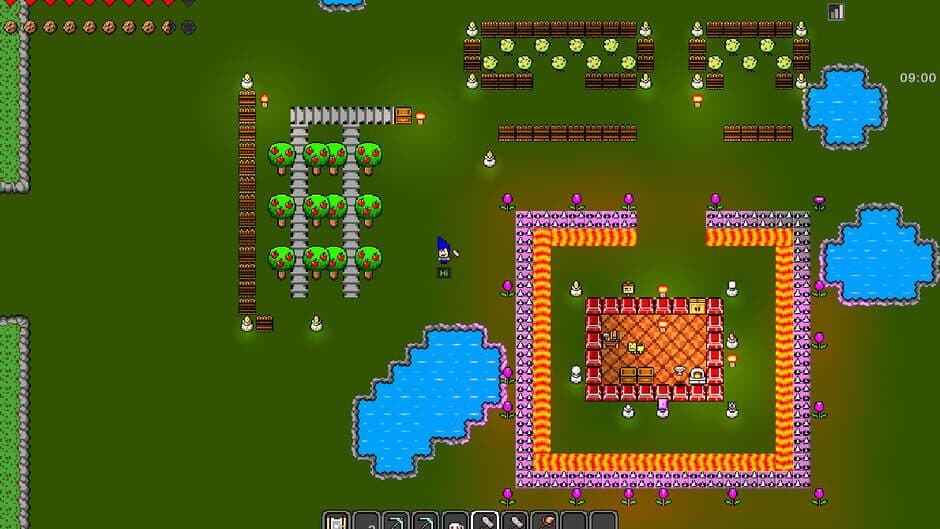Select the first hotbar slot with the ladder-like item

click(336, 521)
